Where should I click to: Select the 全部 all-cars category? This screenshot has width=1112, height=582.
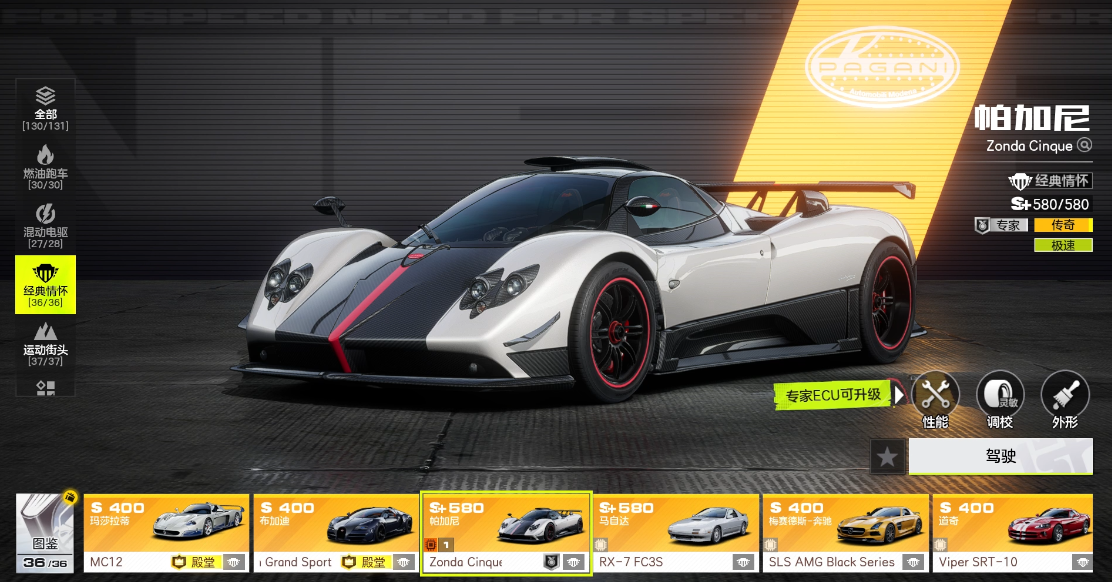pos(45,108)
